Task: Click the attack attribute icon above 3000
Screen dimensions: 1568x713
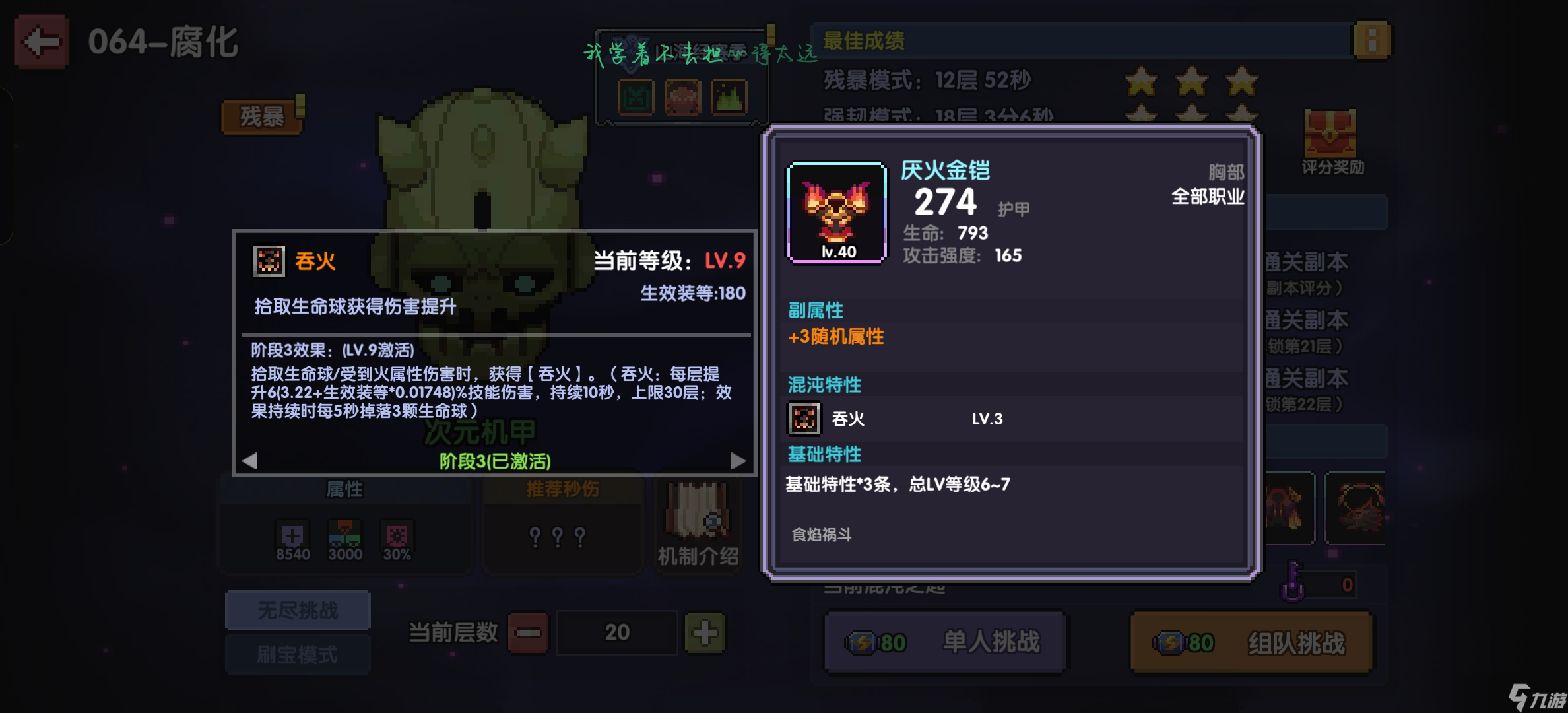Action: pyautogui.click(x=344, y=533)
